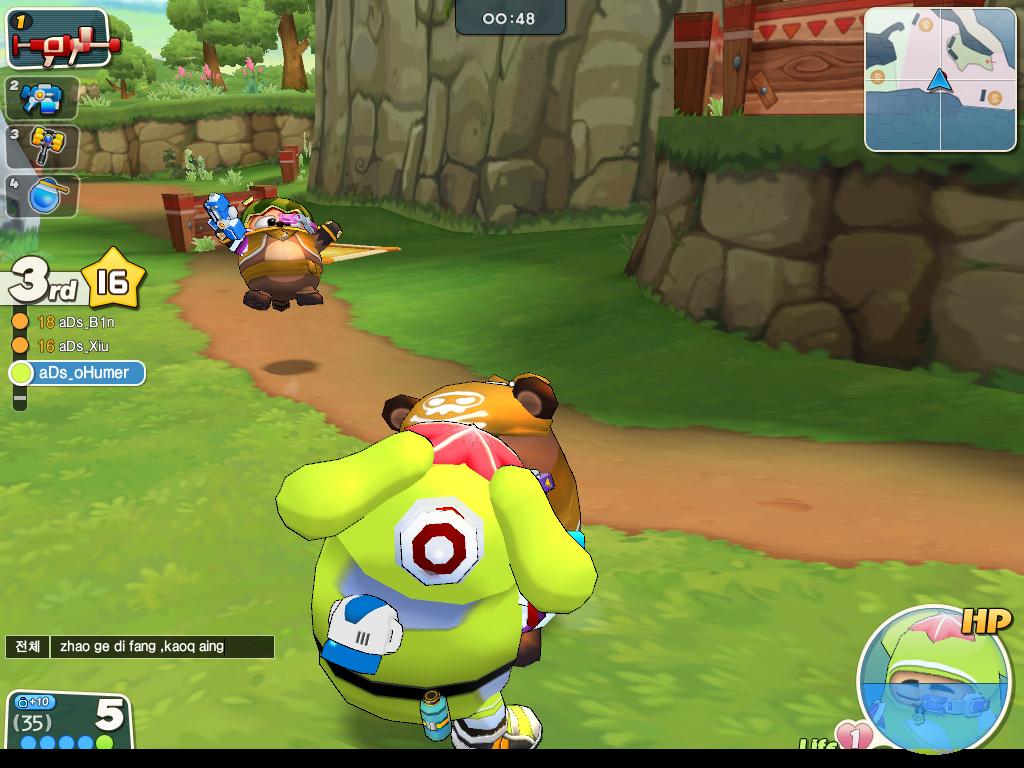Equip the yellow hammer in slot 3

tap(43, 146)
